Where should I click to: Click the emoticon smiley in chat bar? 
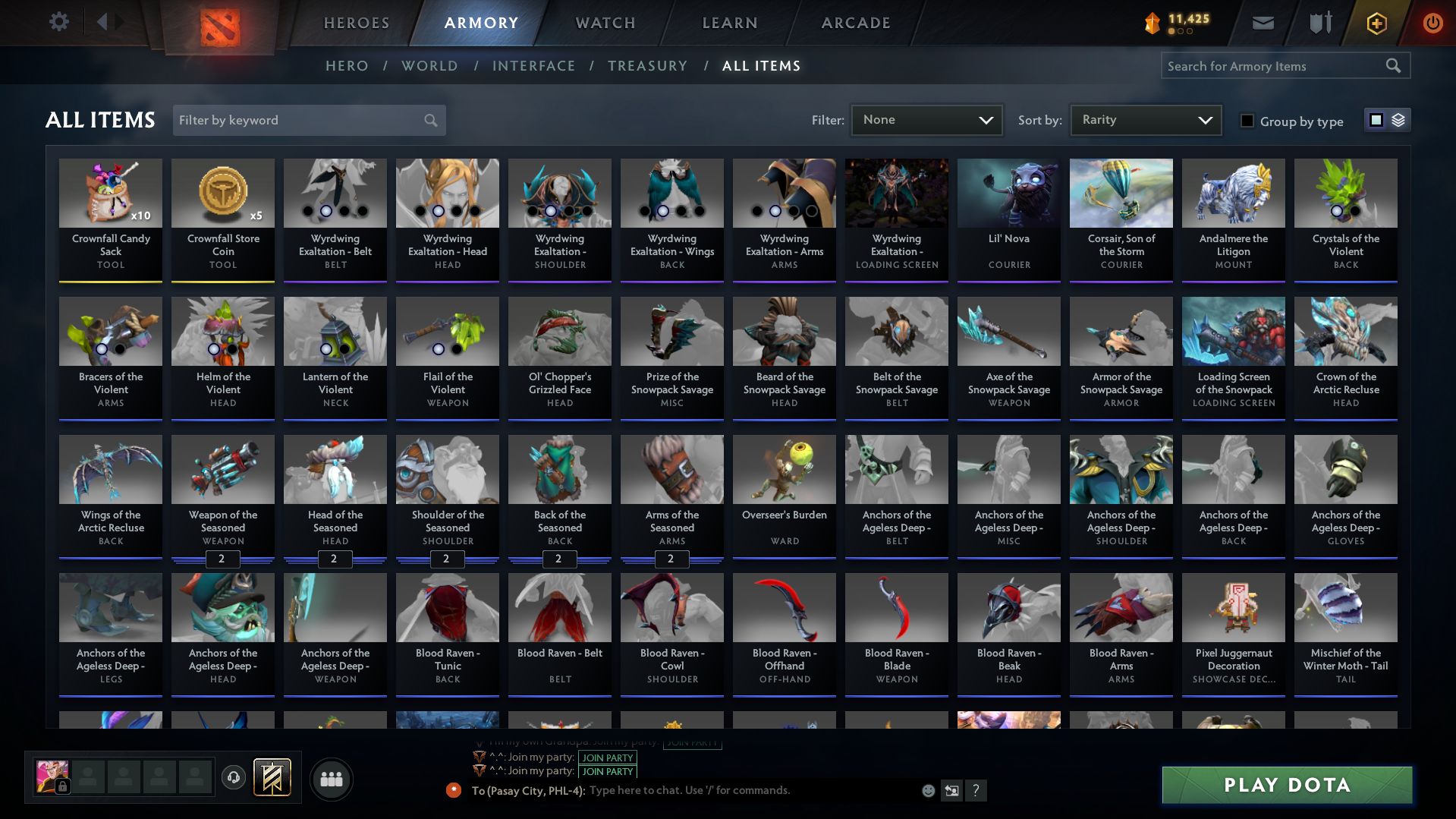pos(927,790)
